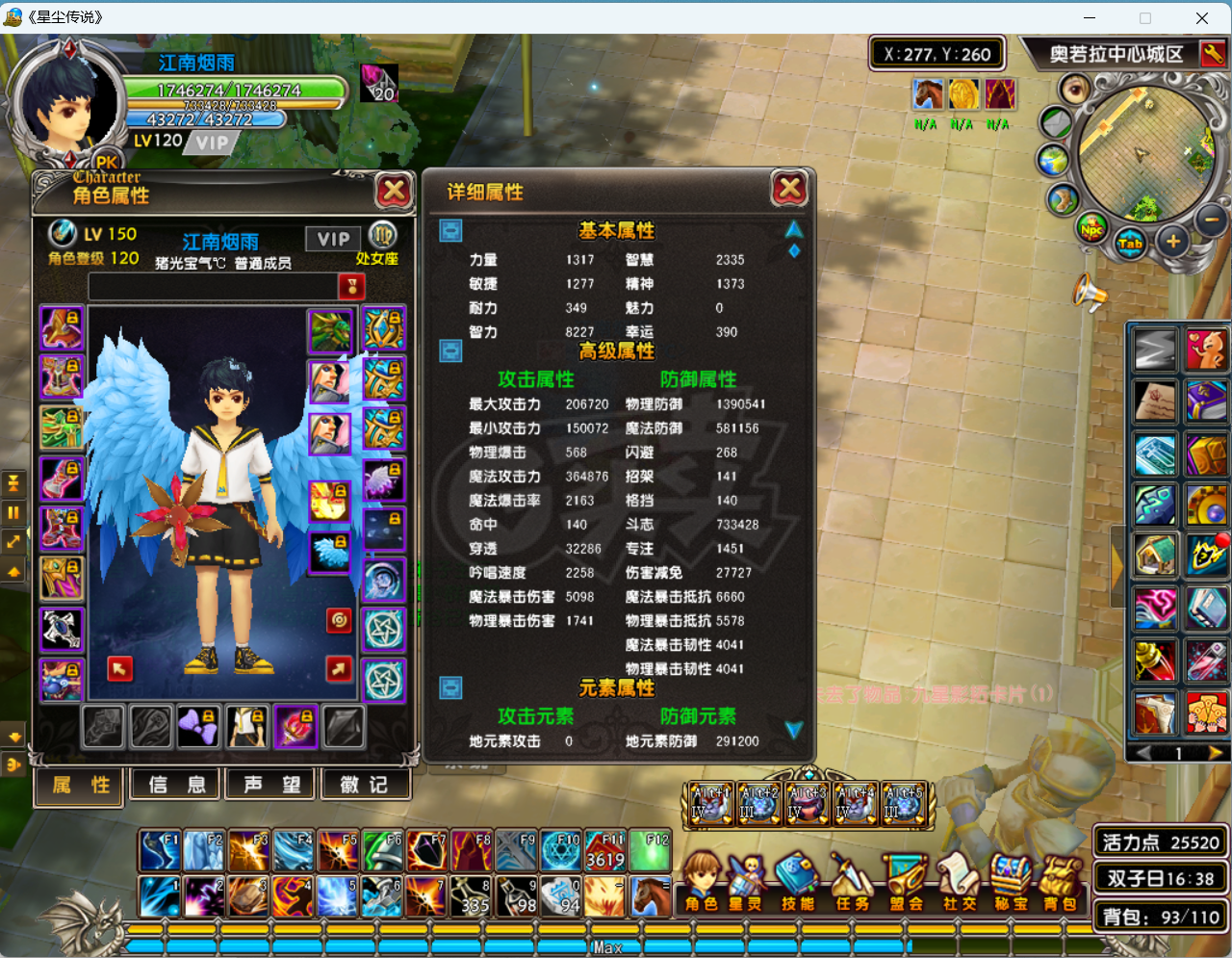
Task: Select the 属性 tab
Action: pos(81,785)
